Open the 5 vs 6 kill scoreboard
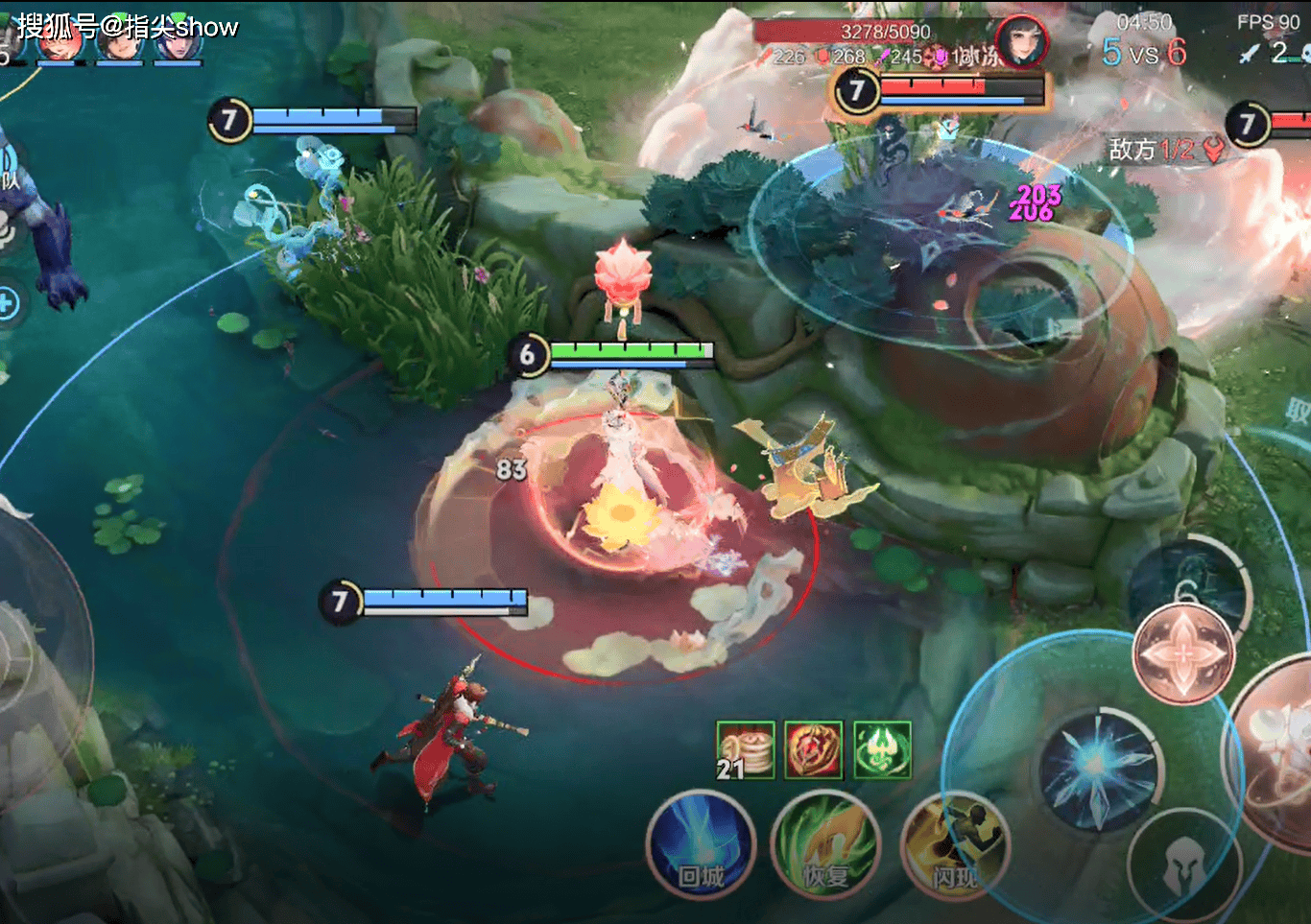The image size is (1311, 924). 1144,52
